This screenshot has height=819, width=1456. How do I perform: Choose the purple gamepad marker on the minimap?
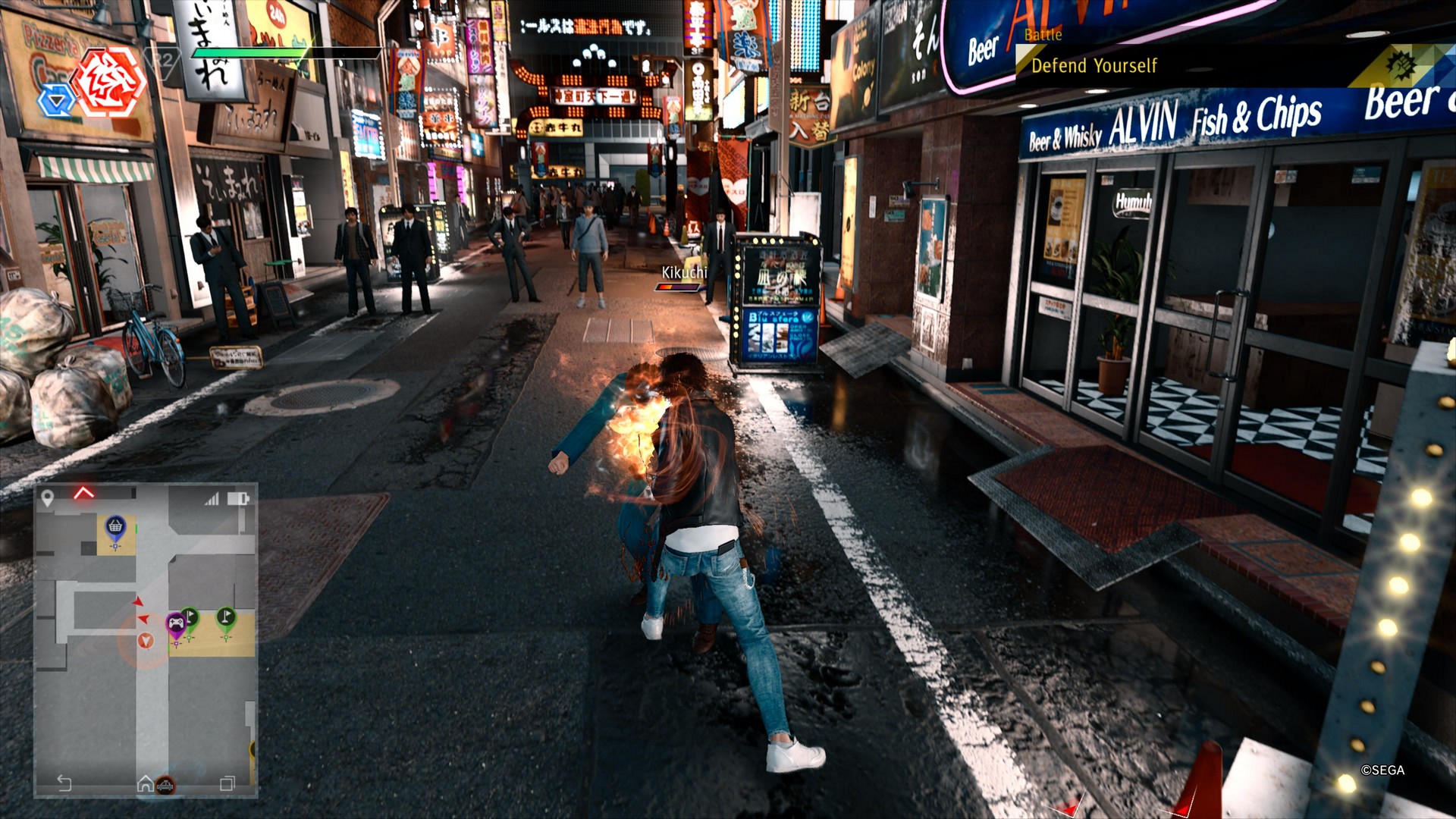pyautogui.click(x=176, y=624)
